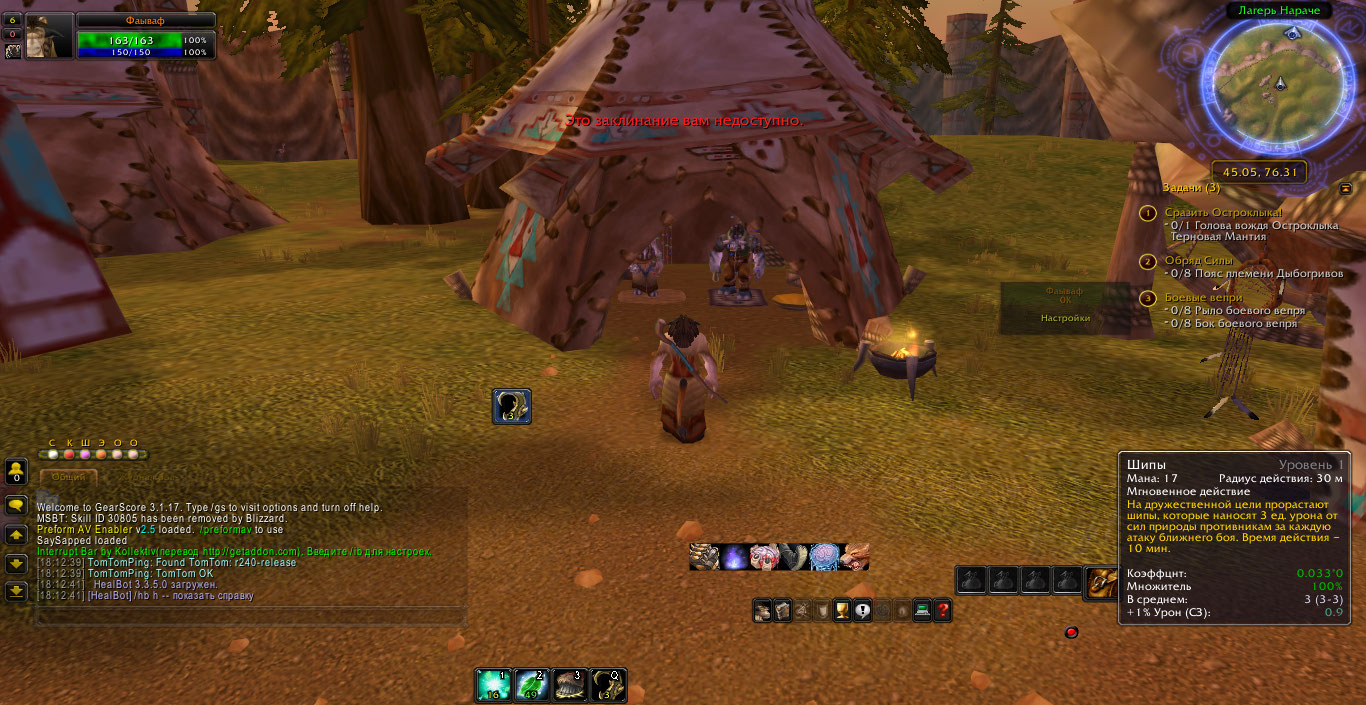Open the friends list button above chat

click(x=16, y=472)
